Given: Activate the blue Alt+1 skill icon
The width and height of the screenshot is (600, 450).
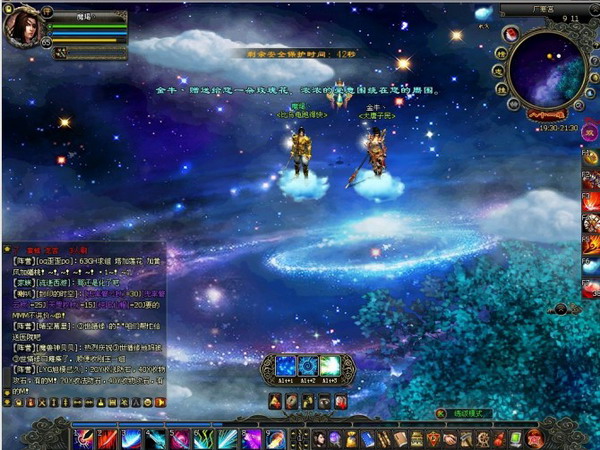Looking at the screenshot, I should [x=283, y=367].
